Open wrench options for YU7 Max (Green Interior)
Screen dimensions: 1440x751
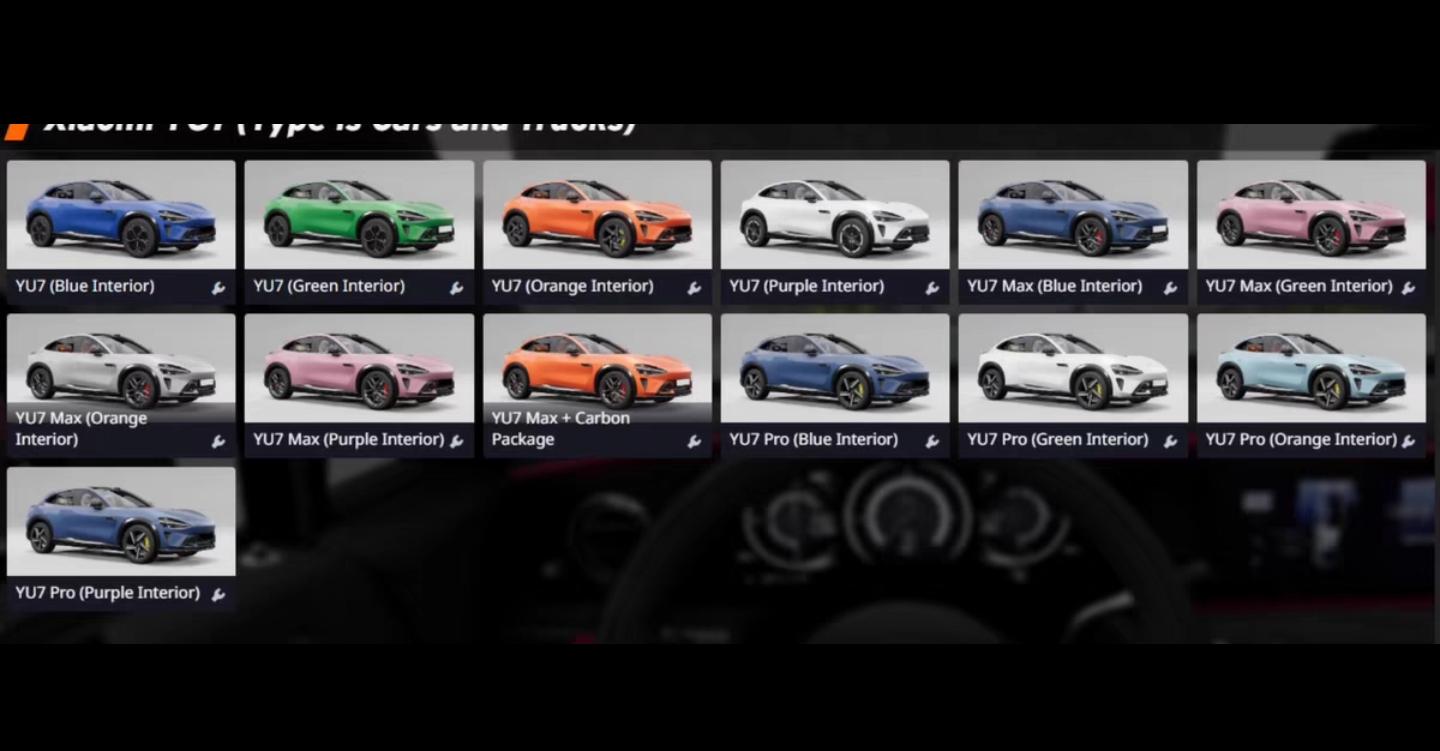1408,288
